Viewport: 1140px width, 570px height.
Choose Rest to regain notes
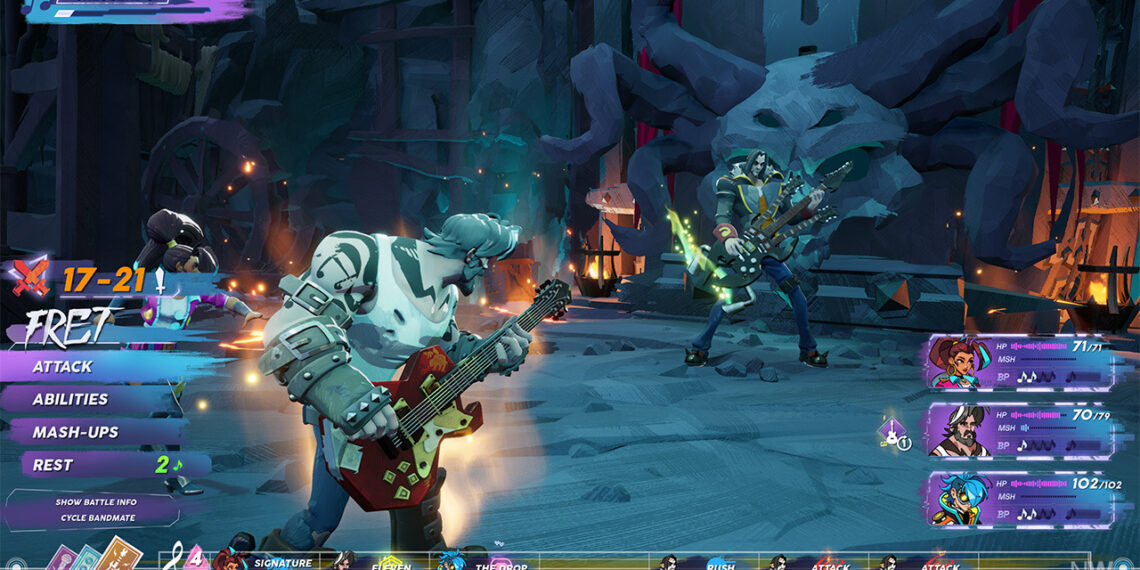pos(53,465)
